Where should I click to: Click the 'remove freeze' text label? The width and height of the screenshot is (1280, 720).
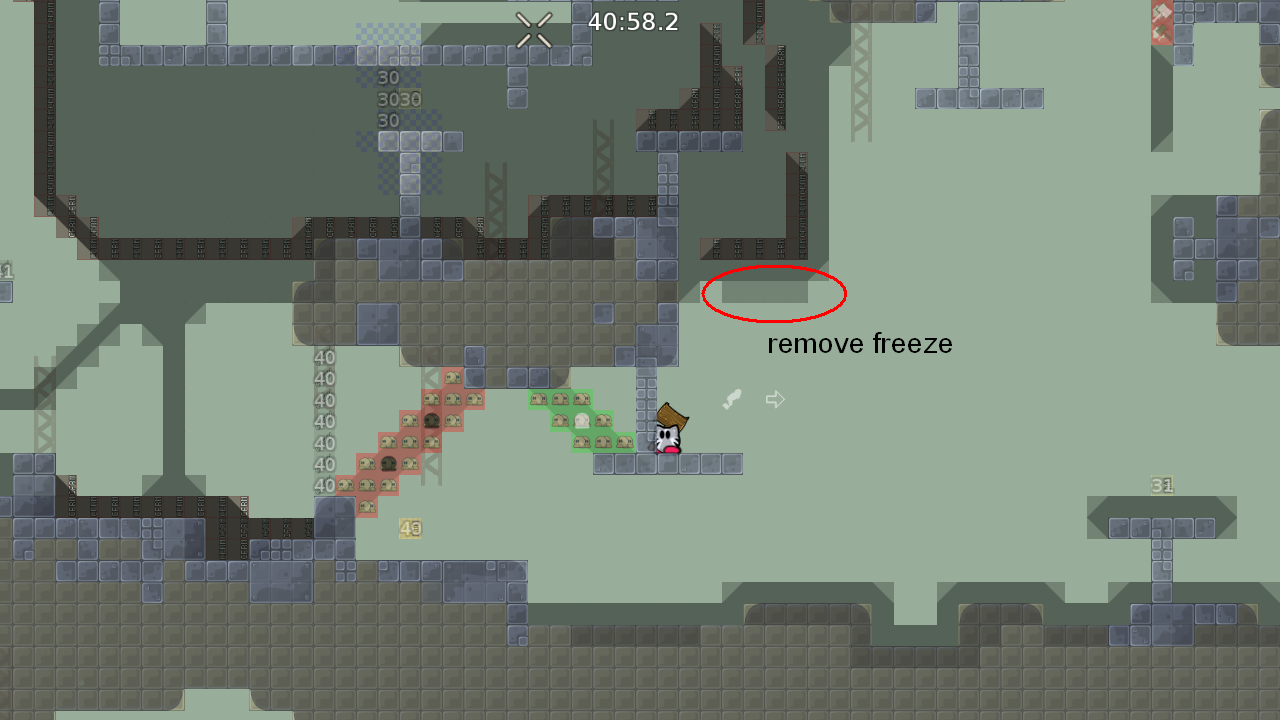pyautogui.click(x=859, y=343)
